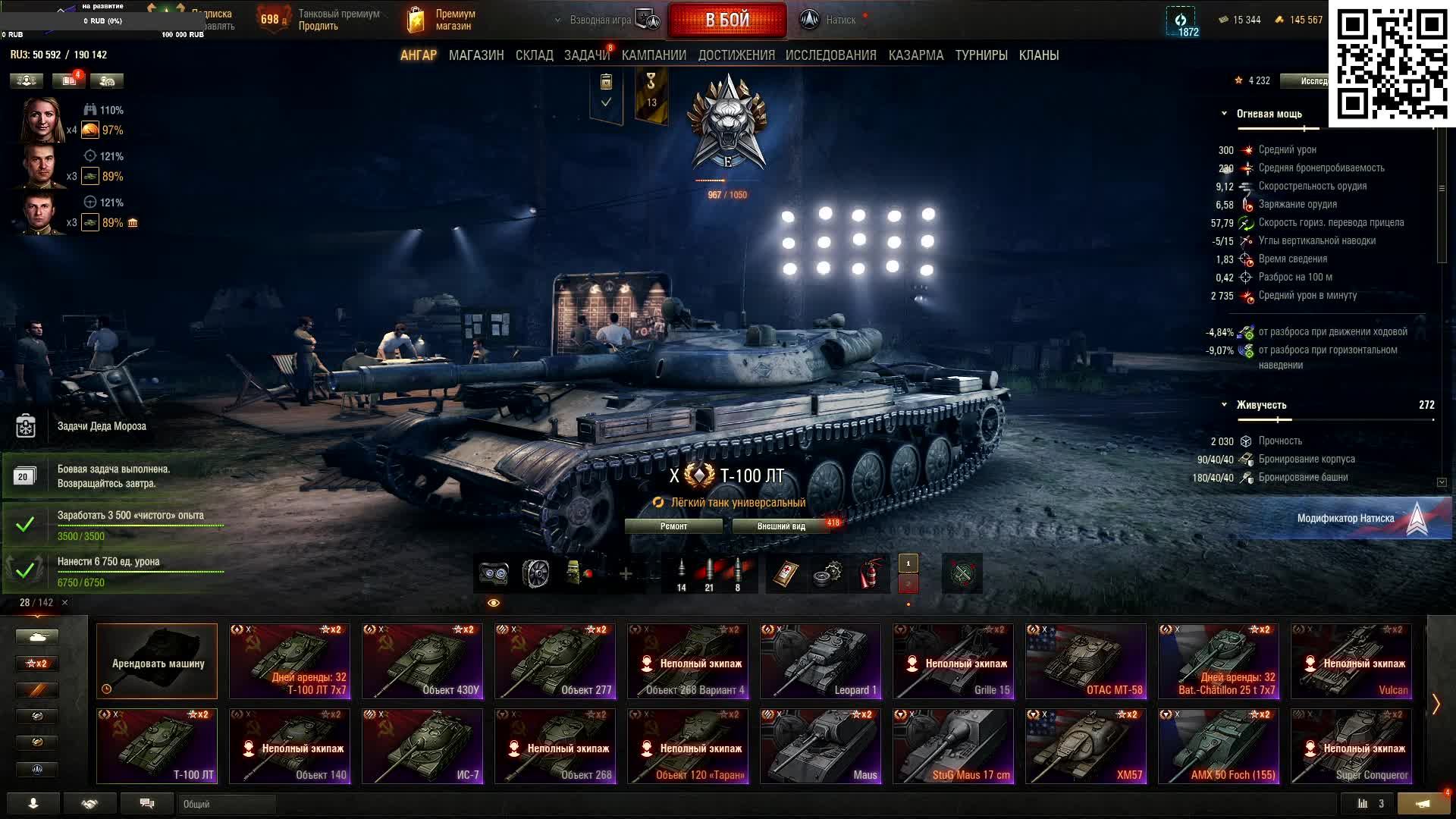
Task: Start battle with the В БОЙ button
Action: point(726,20)
